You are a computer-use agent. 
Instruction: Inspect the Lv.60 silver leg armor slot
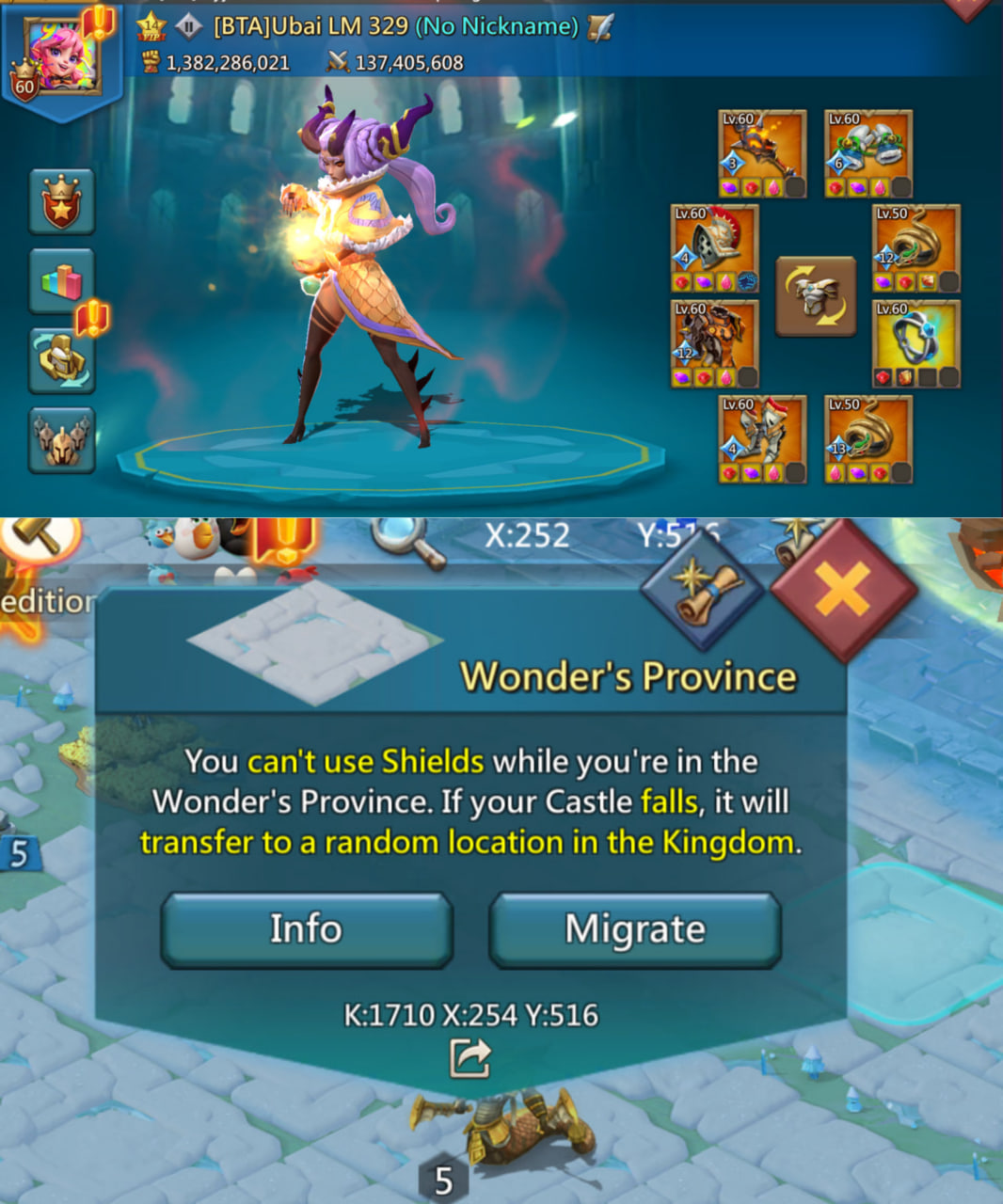coord(762,439)
